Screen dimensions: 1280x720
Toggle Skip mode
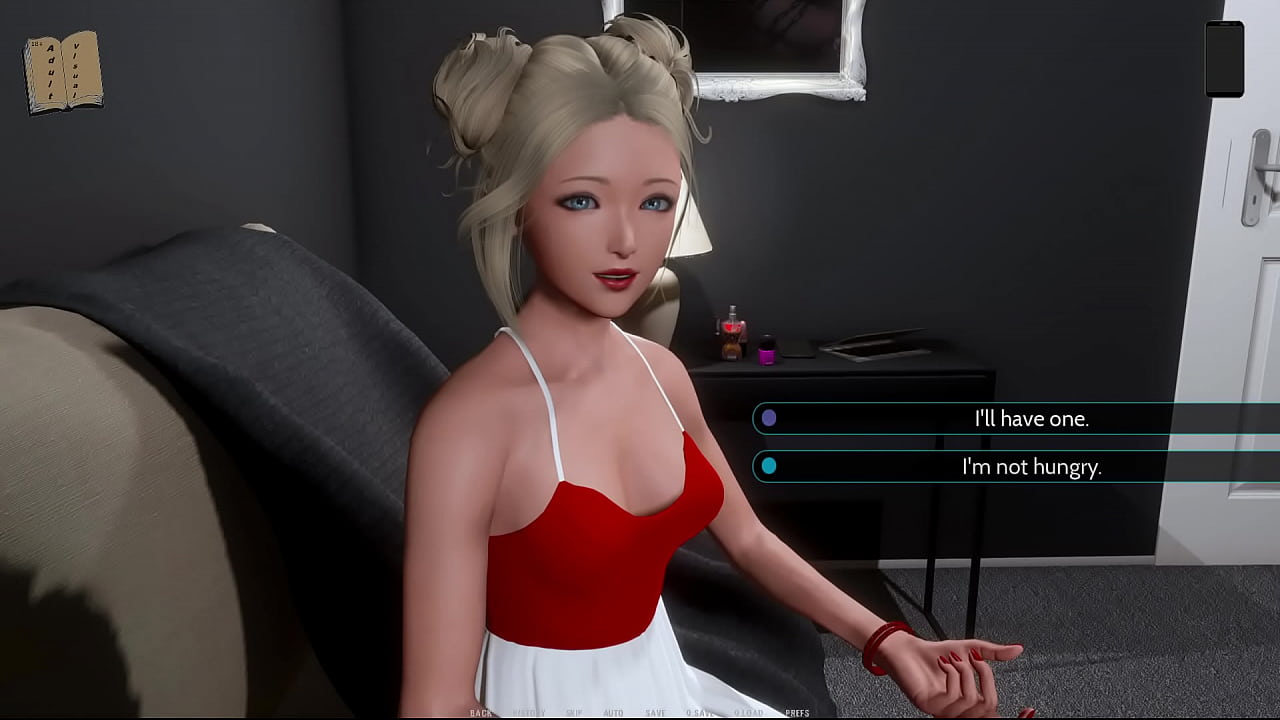574,713
